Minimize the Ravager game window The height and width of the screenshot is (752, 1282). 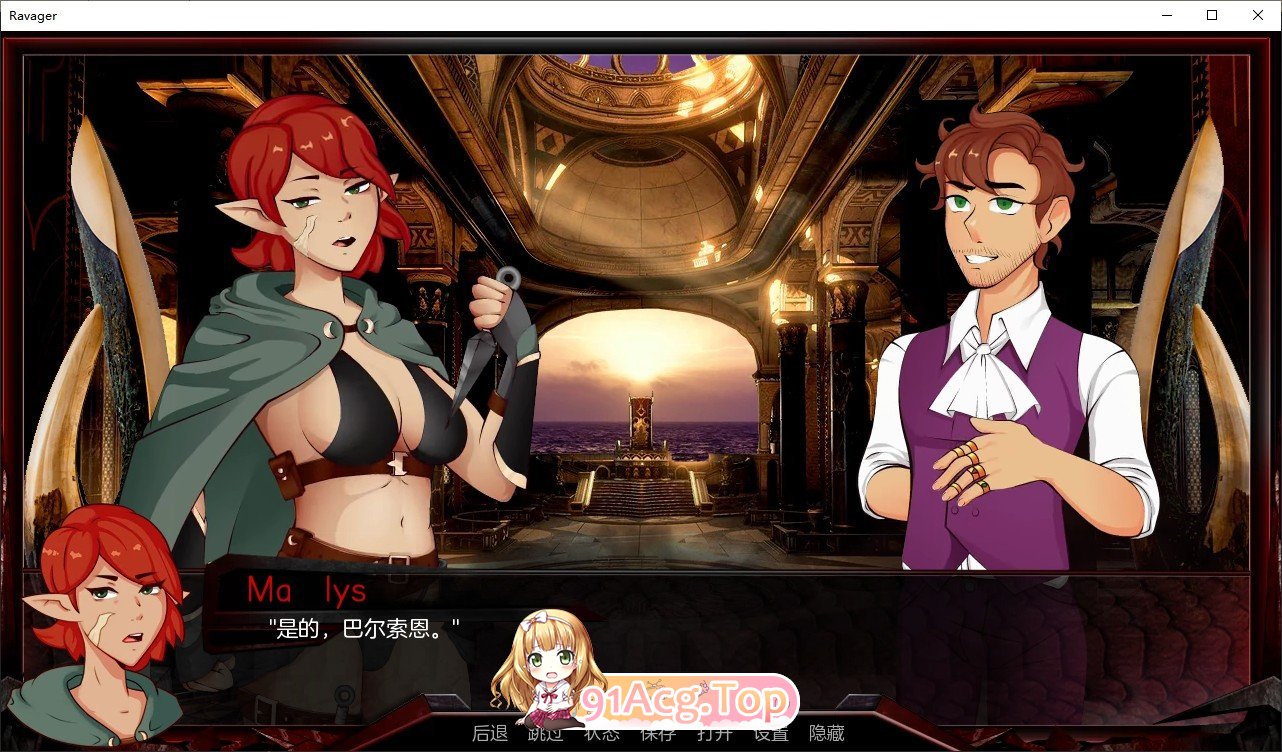point(1166,15)
